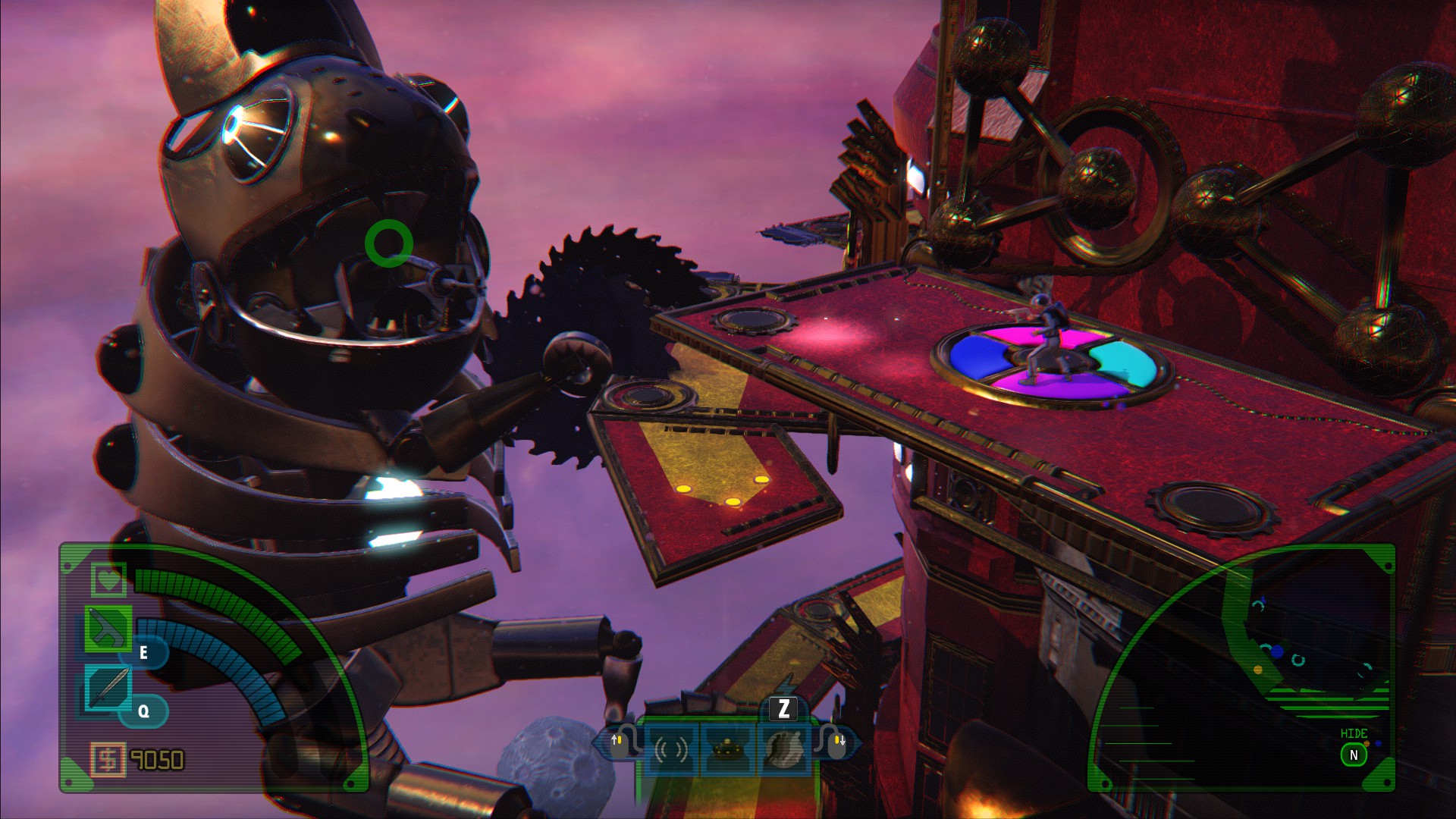Select the sword weapon icon
This screenshot has height=819, width=1456.
click(108, 688)
